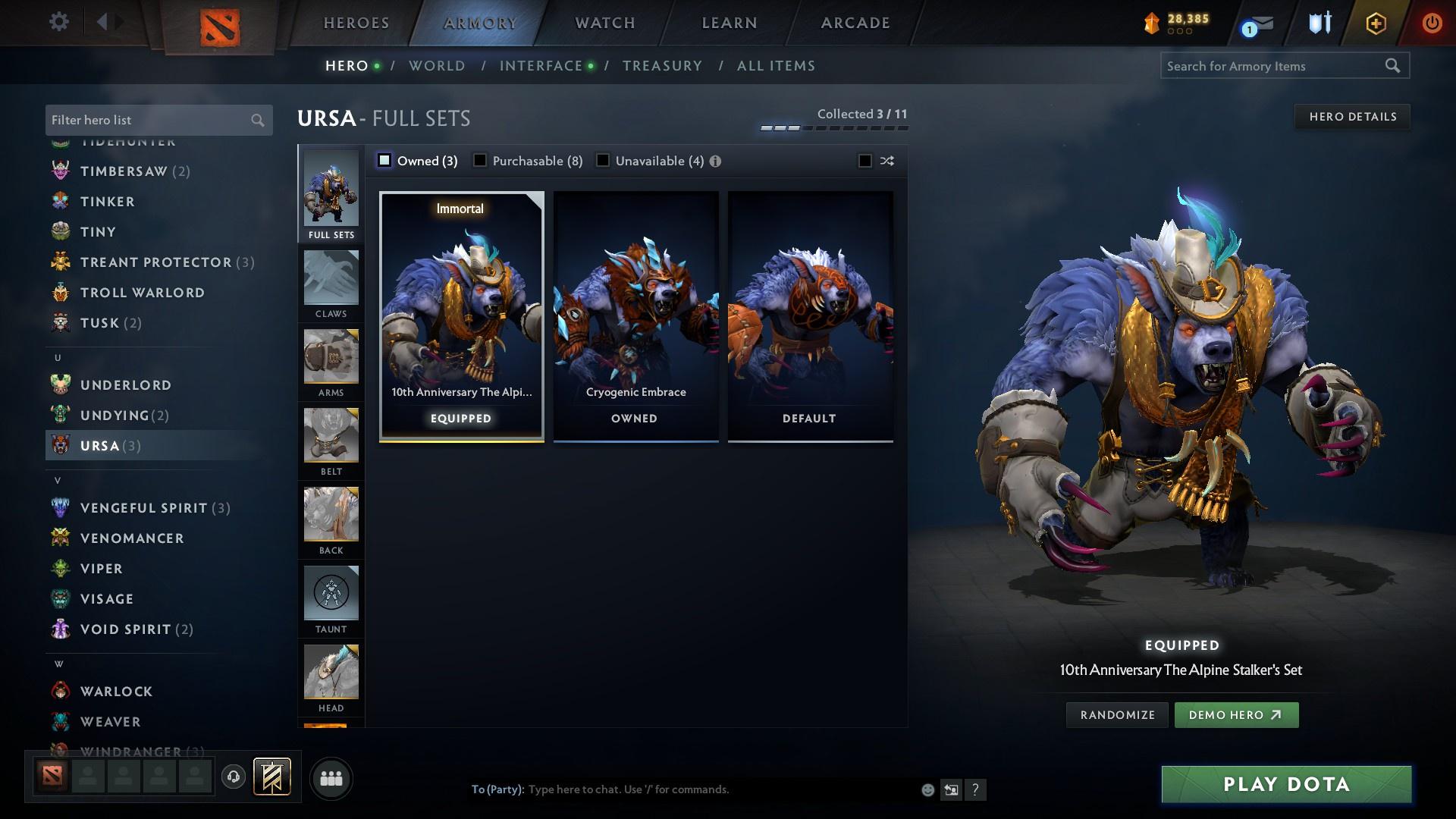Open the notification inbox icon
Image resolution: width=1456 pixels, height=819 pixels.
point(1256,24)
